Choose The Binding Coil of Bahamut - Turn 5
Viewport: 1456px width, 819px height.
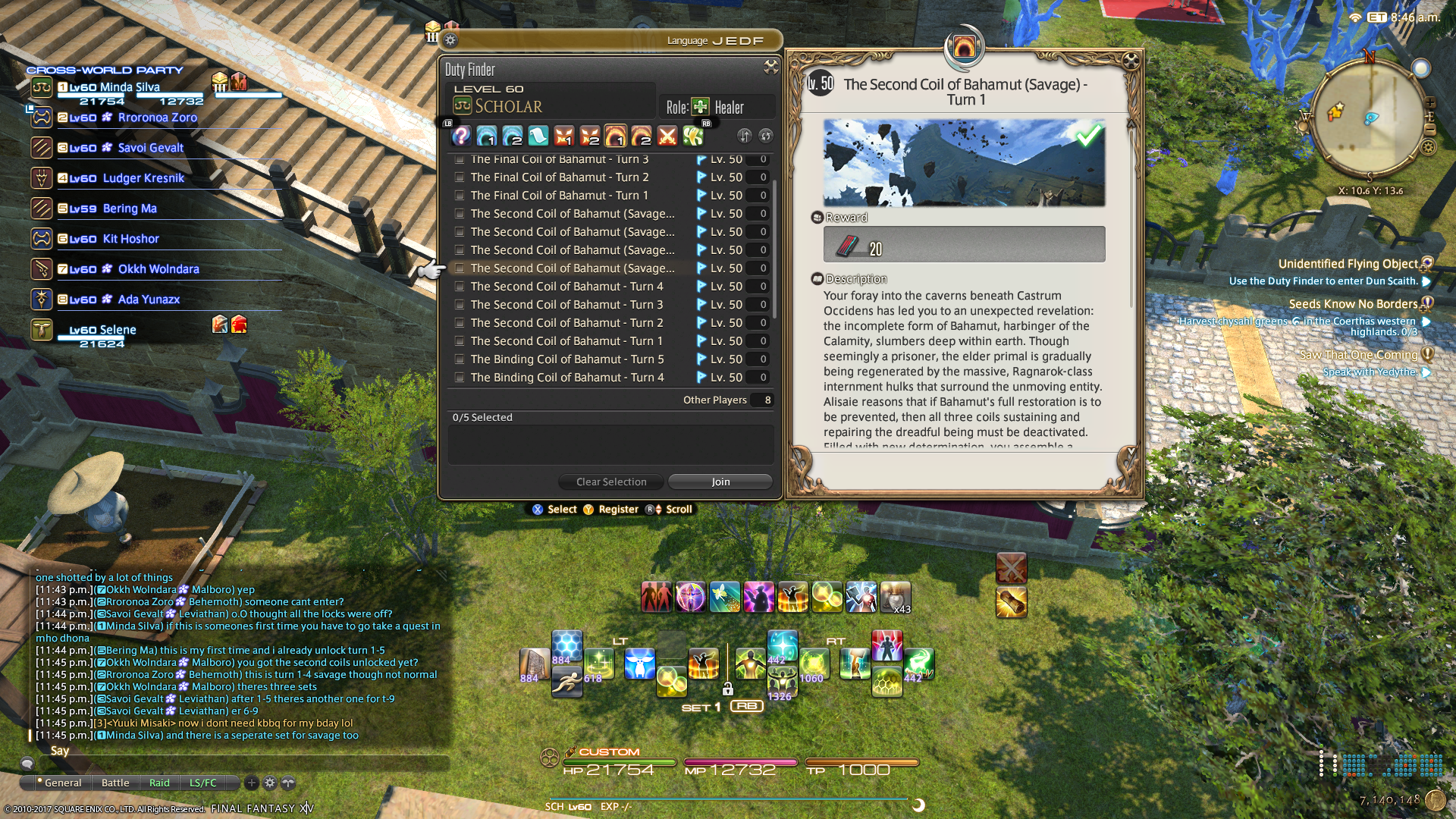tap(460, 359)
